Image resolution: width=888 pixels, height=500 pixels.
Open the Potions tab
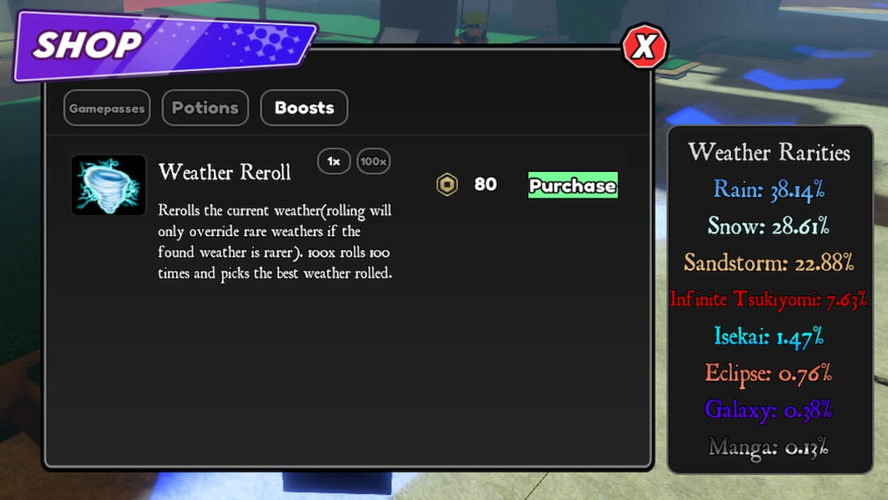[205, 108]
